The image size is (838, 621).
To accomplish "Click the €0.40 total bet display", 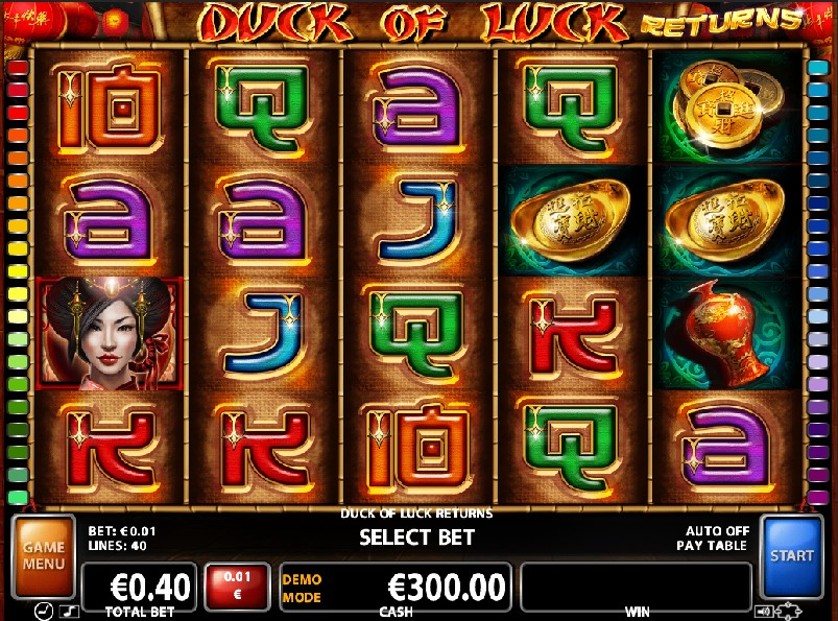I will (x=139, y=583).
